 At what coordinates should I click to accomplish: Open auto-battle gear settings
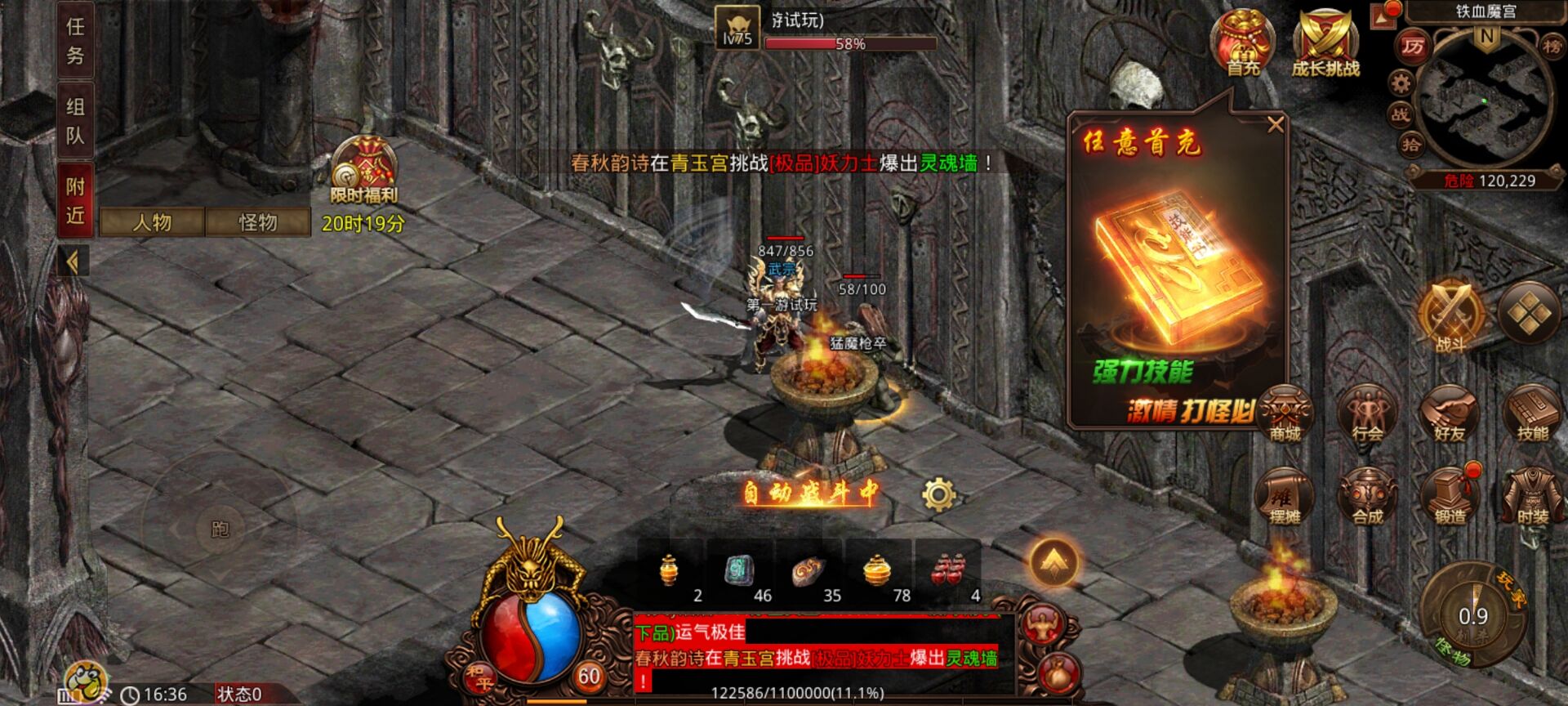[x=938, y=494]
